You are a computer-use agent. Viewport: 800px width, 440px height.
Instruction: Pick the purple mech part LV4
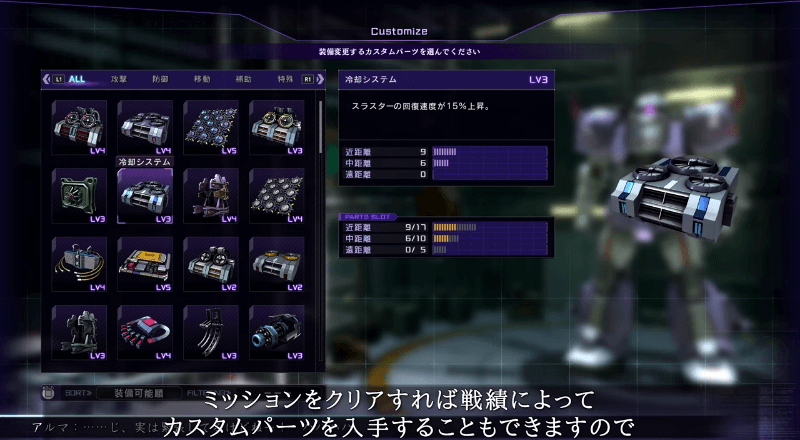211,194
